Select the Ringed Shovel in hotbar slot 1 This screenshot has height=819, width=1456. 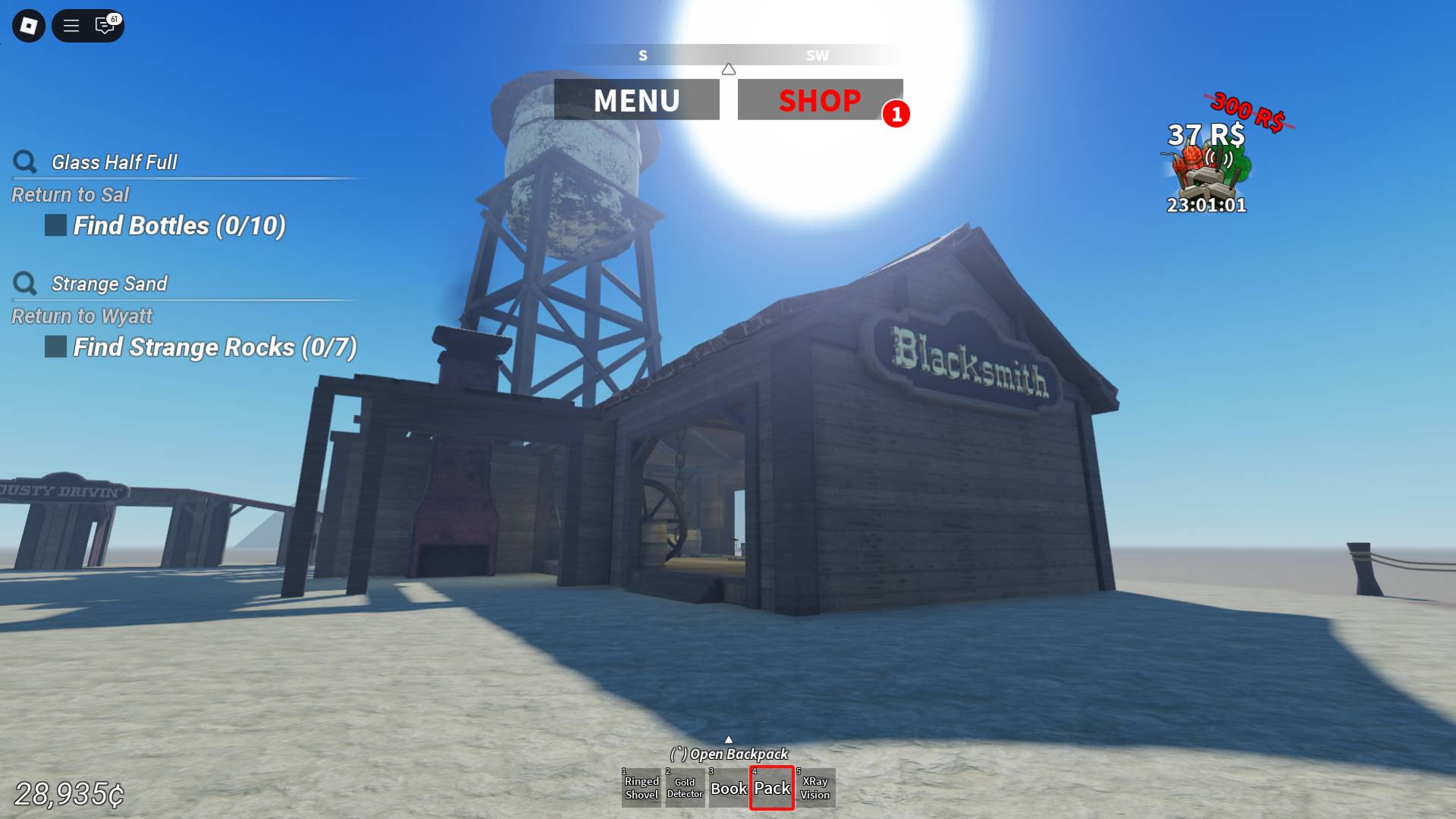click(x=641, y=788)
